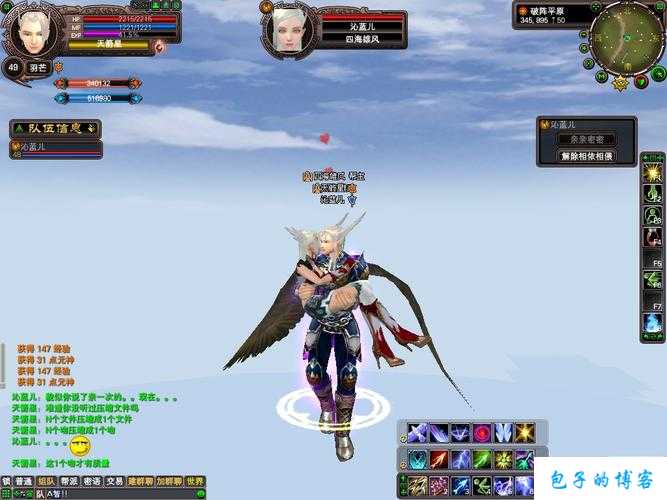
Task: Click the 沁蓝儿 party member entry
Action: 55,149
